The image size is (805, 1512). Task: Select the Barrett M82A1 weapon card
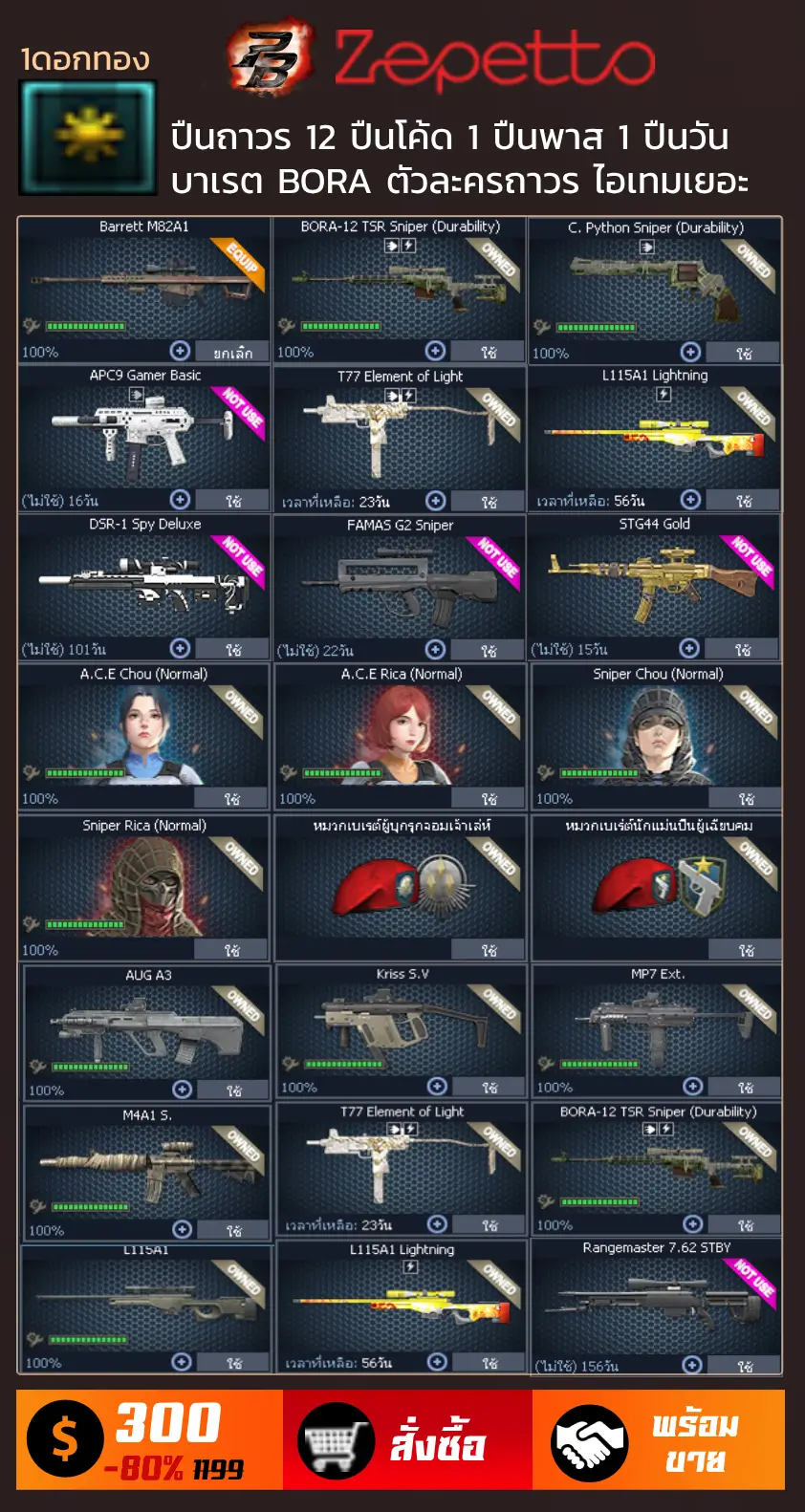click(x=143, y=282)
